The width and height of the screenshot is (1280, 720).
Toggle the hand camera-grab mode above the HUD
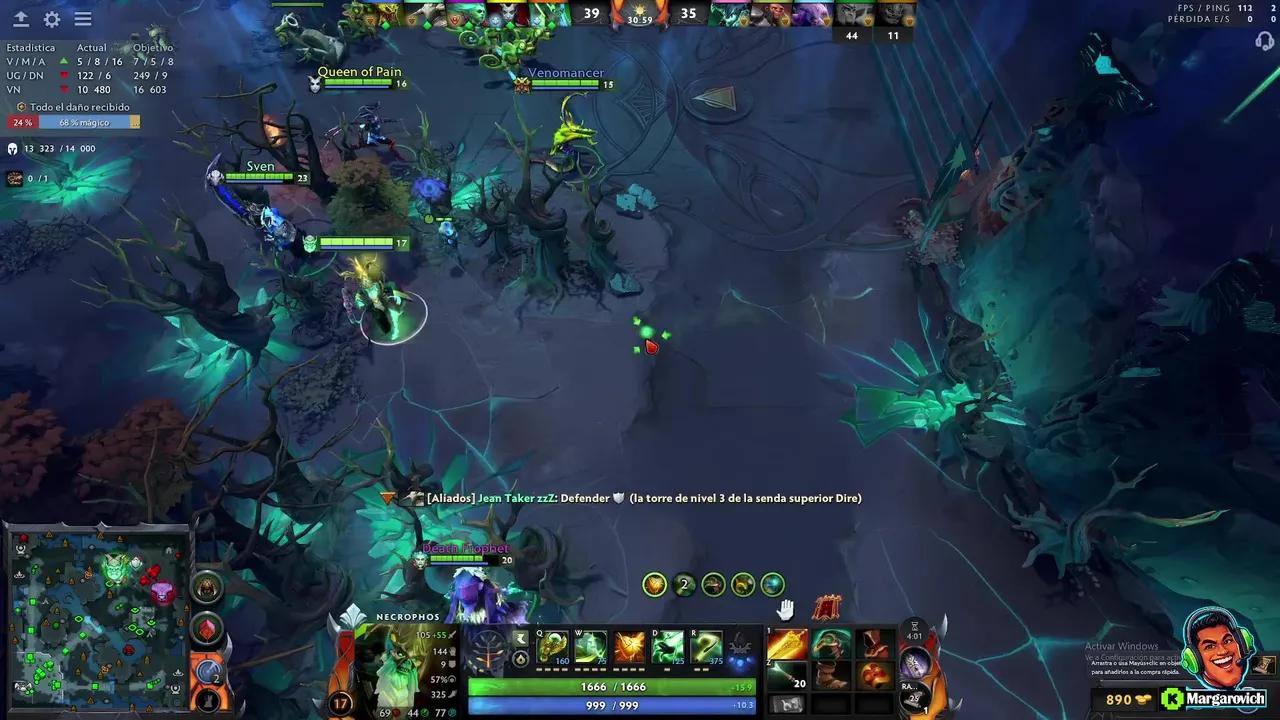pyautogui.click(x=786, y=608)
